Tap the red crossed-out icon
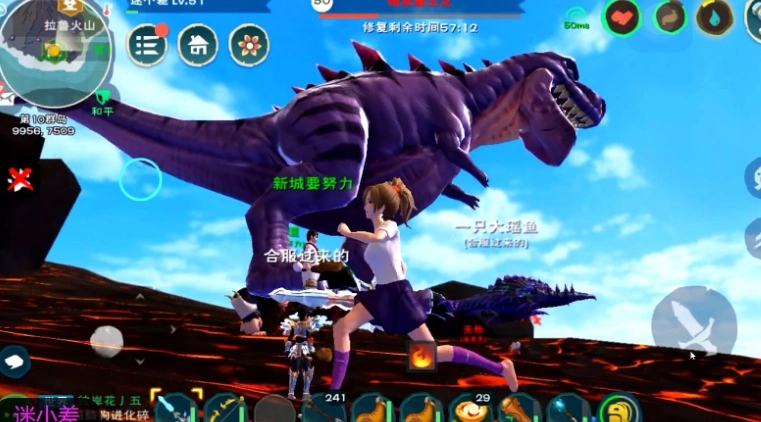The image size is (761, 422). [x=19, y=180]
